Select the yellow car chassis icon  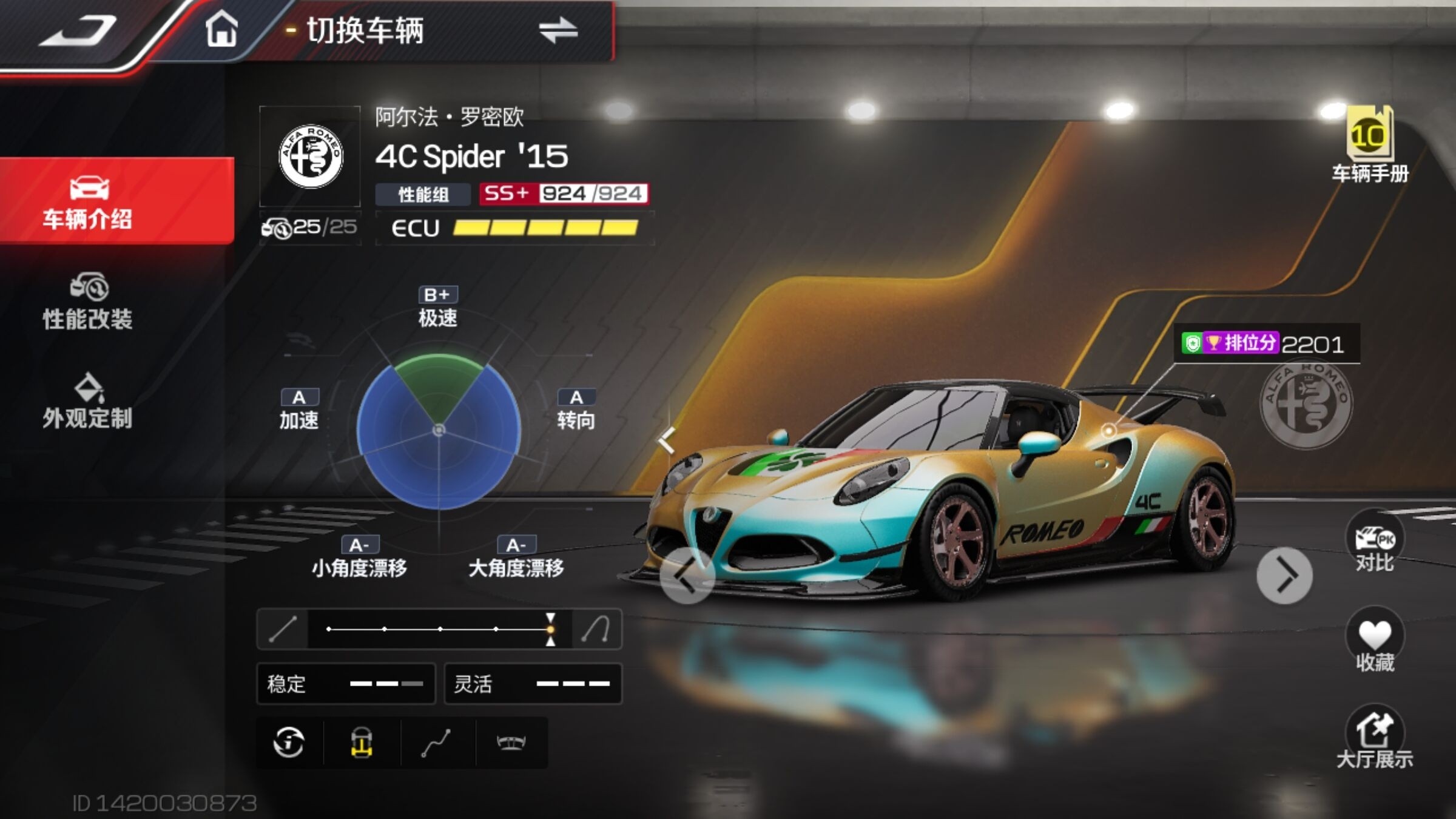(362, 742)
